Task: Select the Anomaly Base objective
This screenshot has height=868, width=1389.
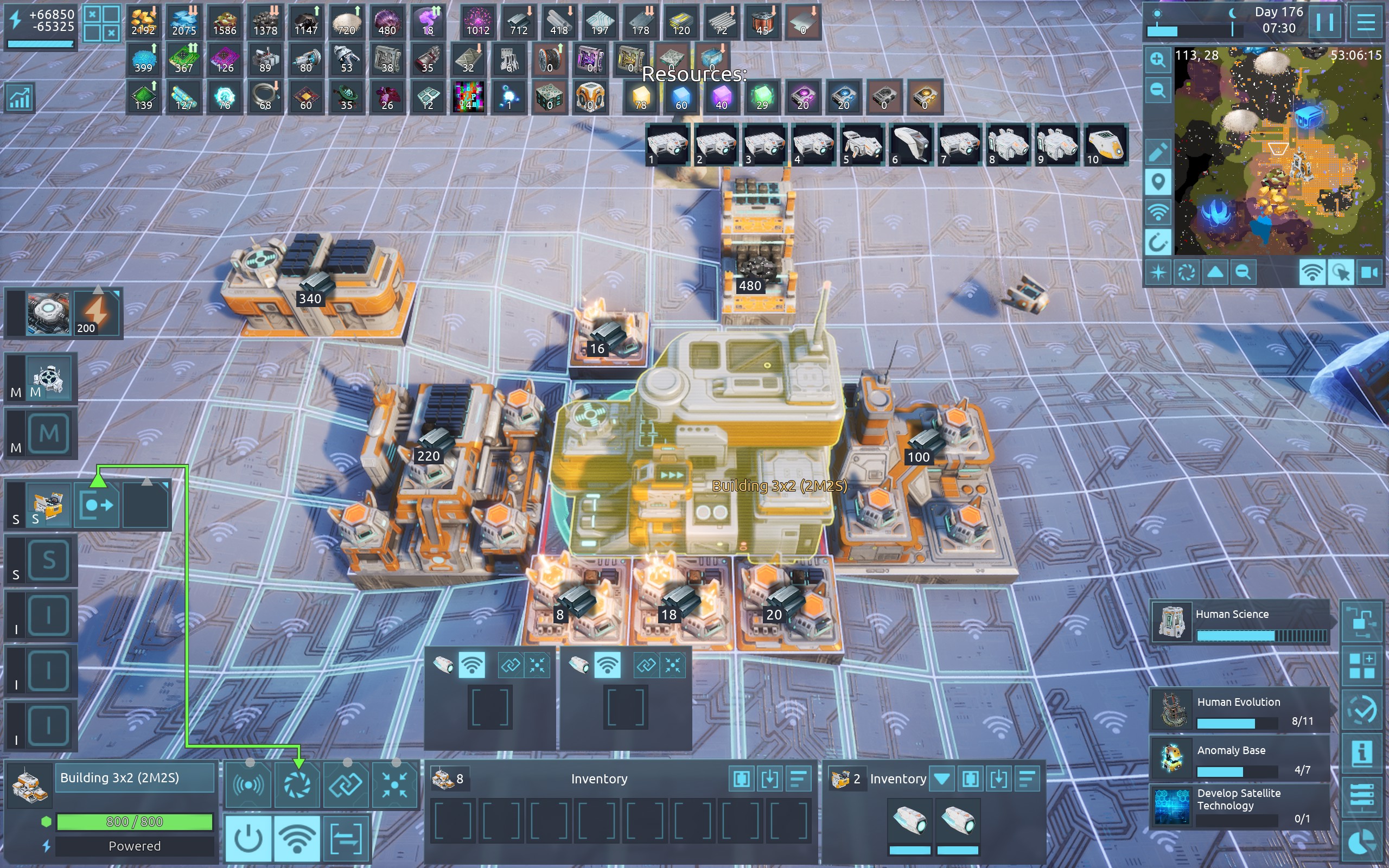Action: [1240, 758]
